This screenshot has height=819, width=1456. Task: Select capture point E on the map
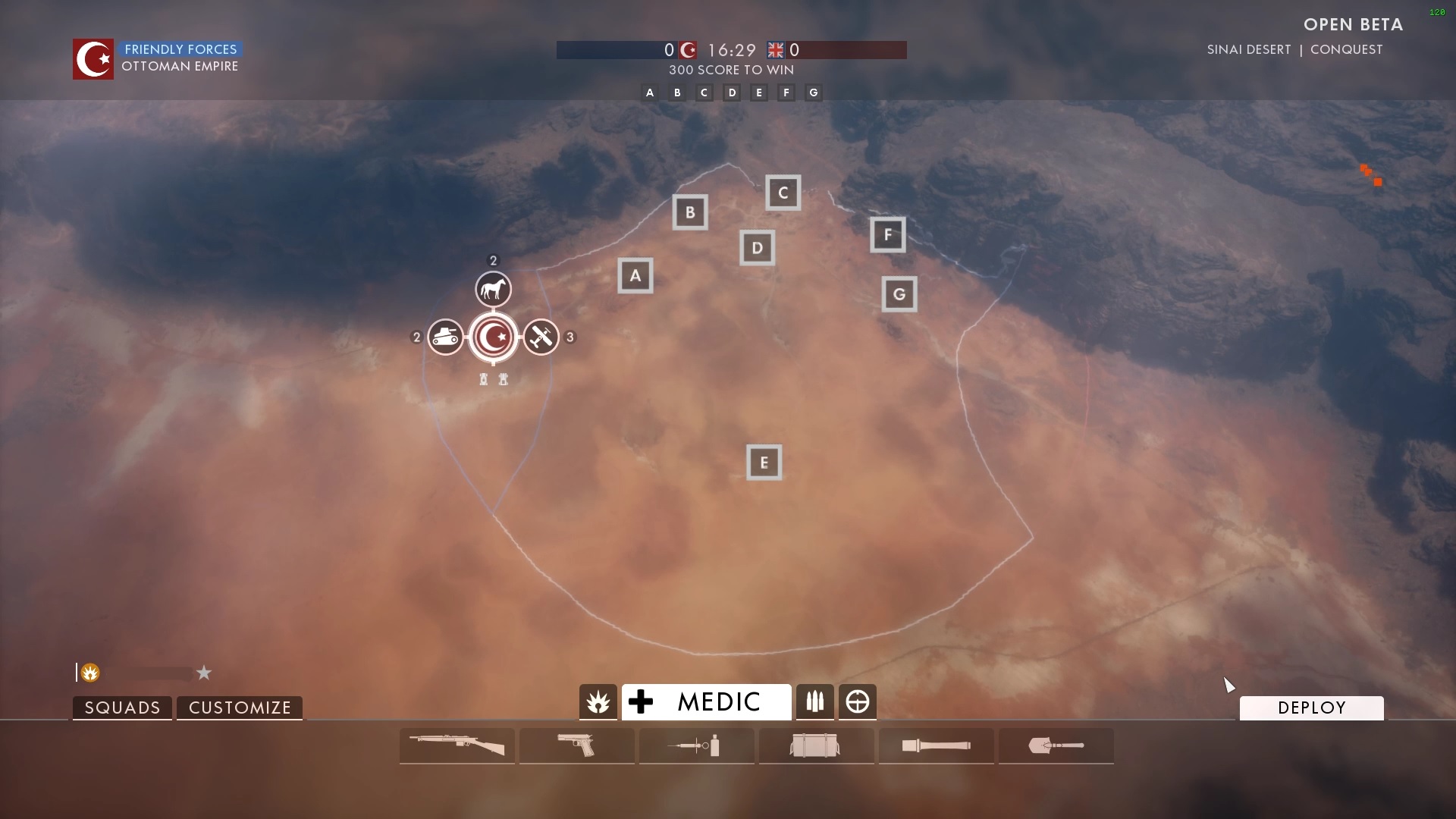pyautogui.click(x=764, y=463)
